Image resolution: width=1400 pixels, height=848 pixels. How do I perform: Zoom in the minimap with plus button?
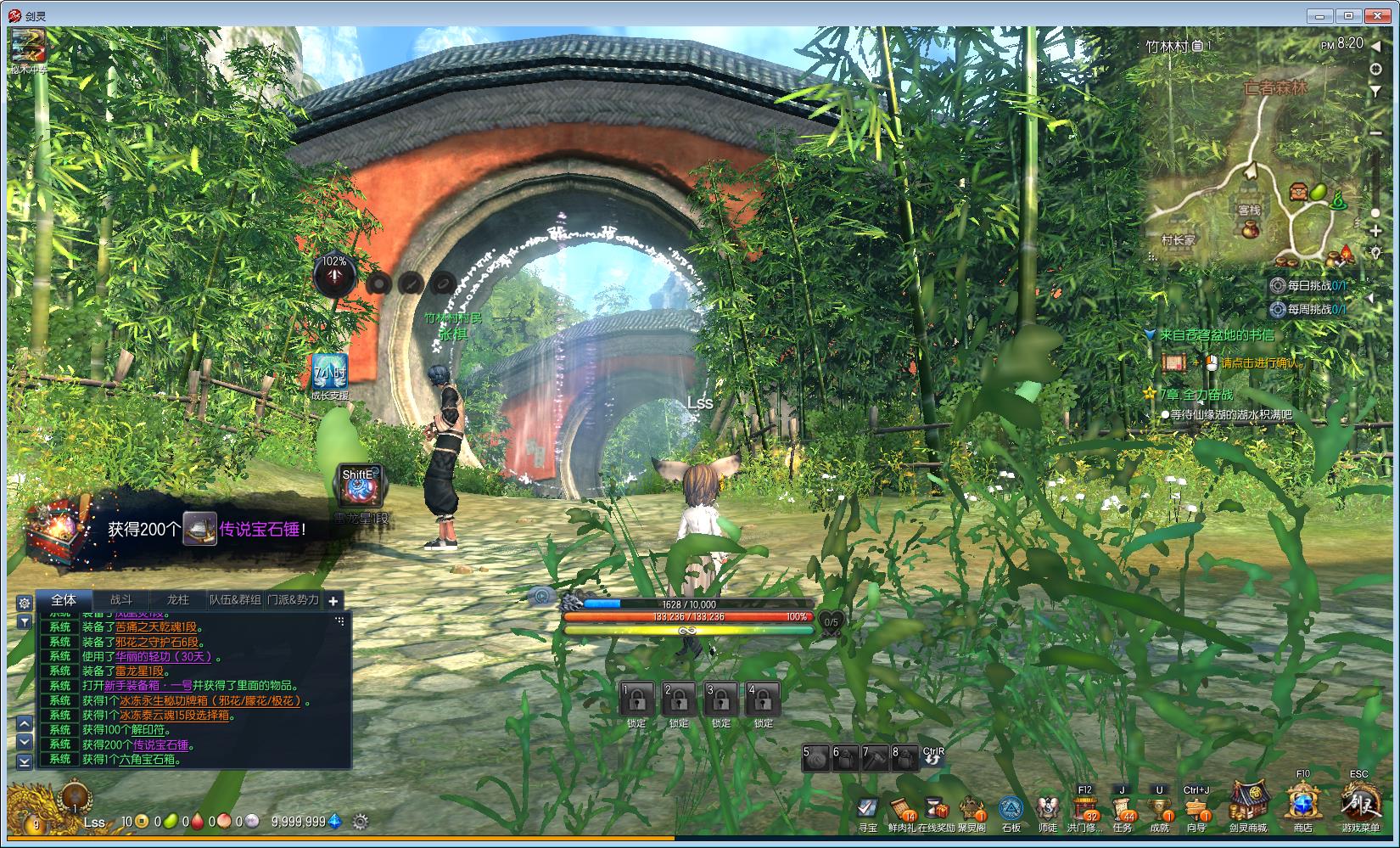click(x=1375, y=229)
